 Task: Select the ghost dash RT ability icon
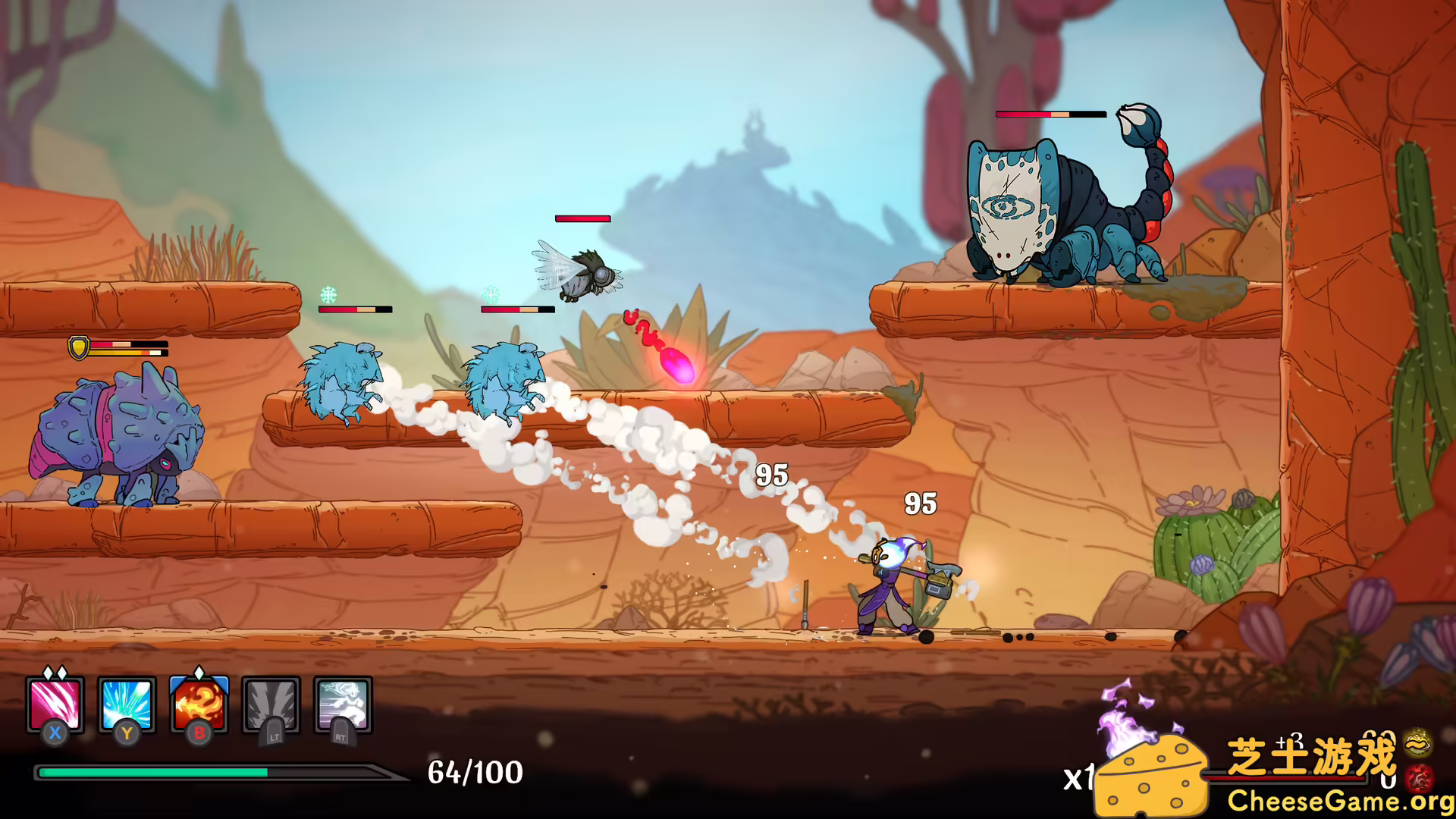(341, 705)
